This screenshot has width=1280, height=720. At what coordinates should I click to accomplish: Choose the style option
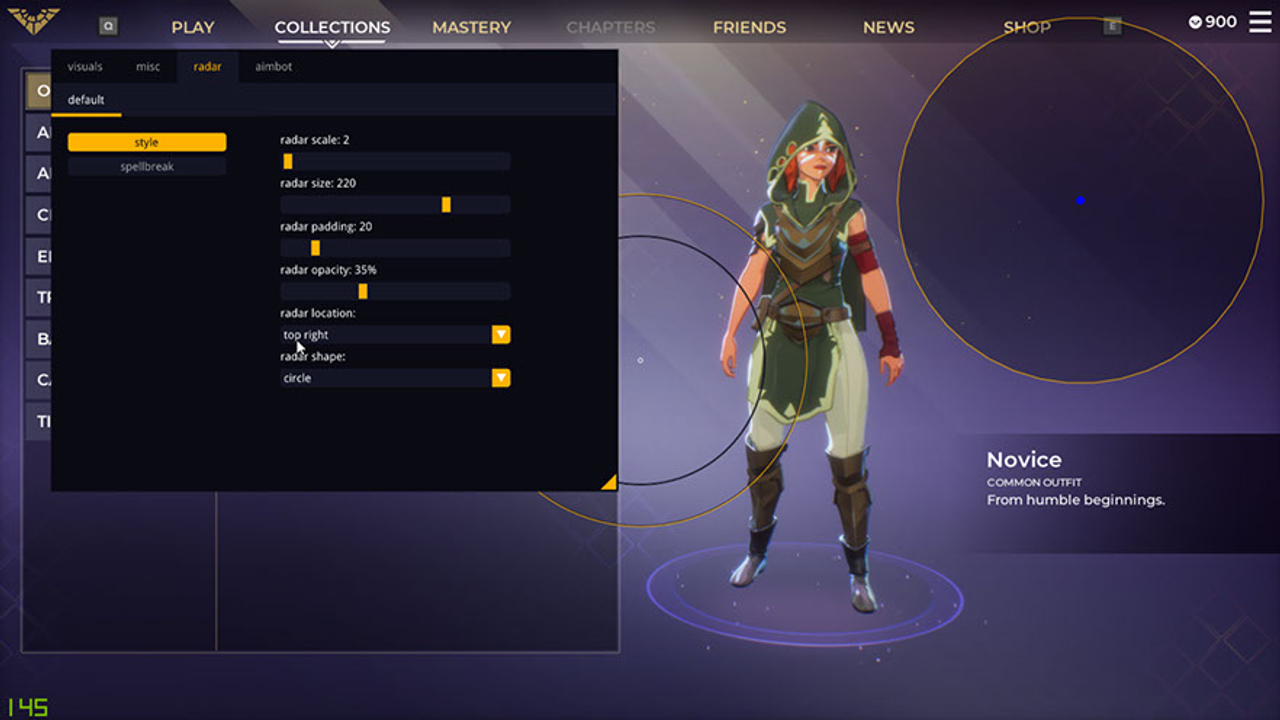147,142
